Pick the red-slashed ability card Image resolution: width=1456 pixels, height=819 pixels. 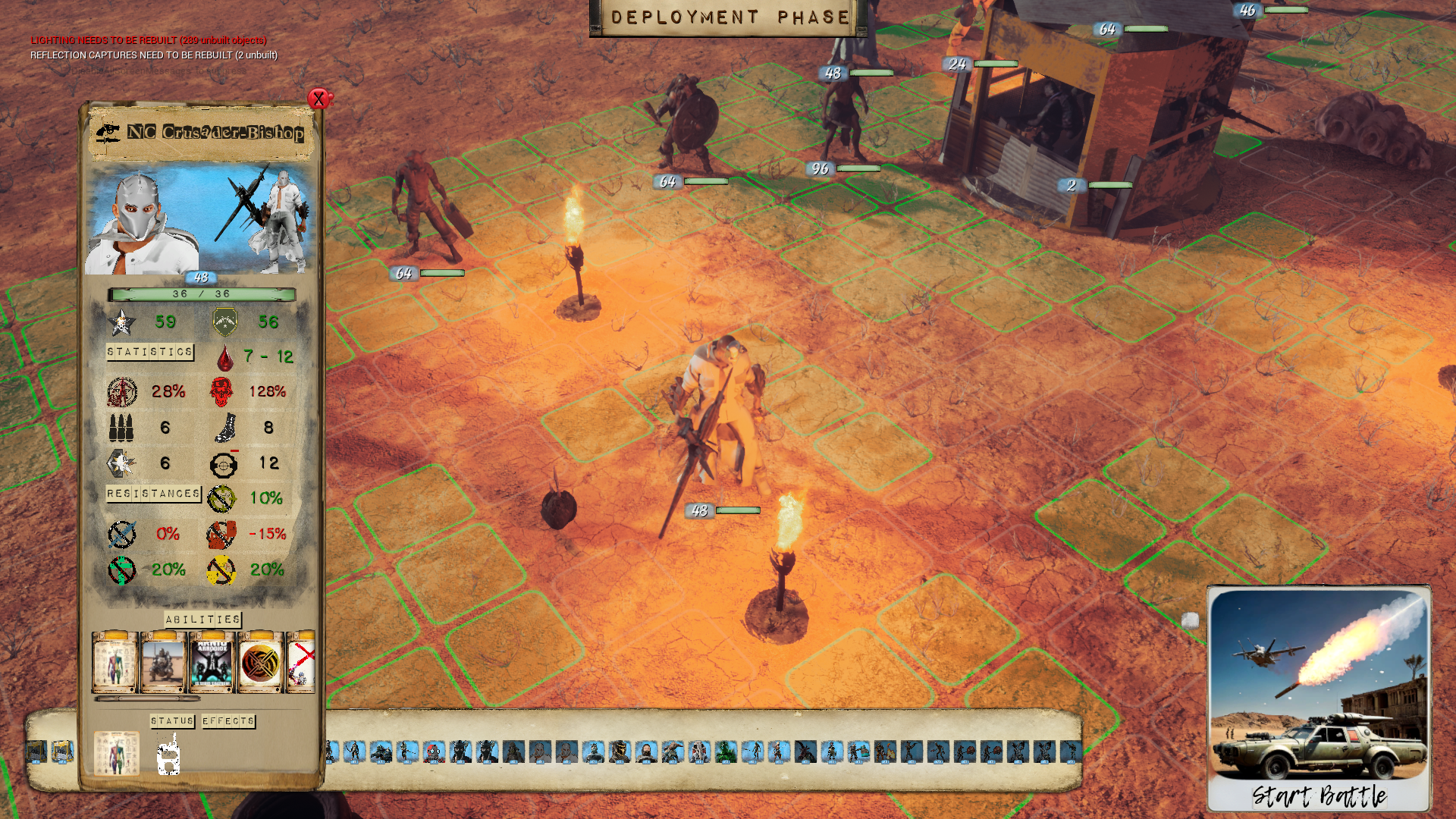[x=302, y=663]
